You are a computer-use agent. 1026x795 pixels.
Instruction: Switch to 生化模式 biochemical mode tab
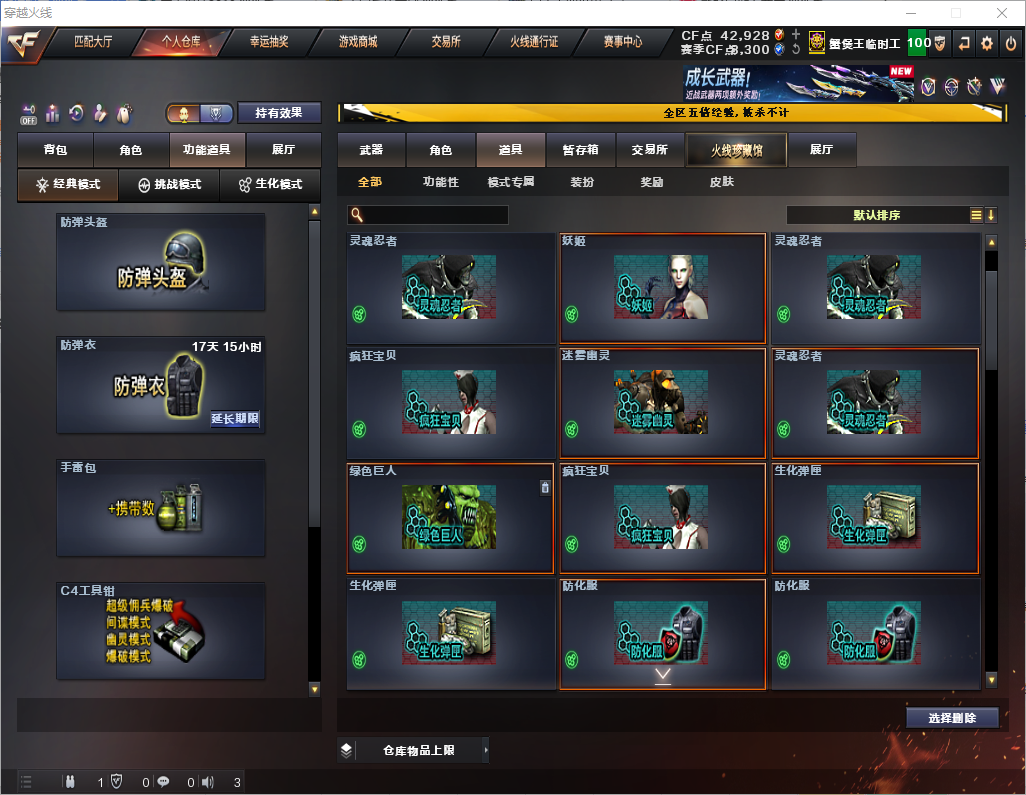pos(270,185)
